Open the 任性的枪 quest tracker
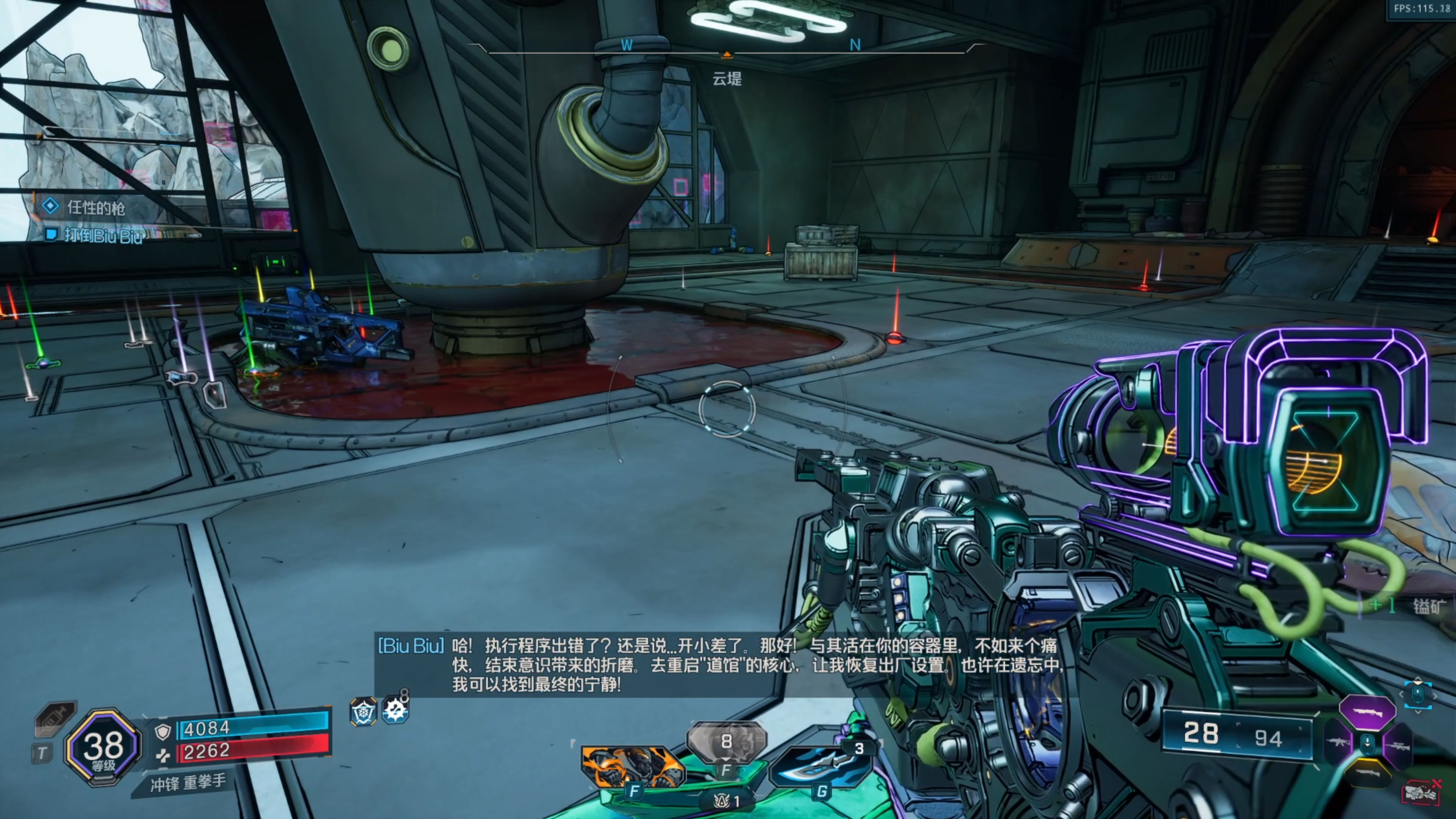 (95, 207)
